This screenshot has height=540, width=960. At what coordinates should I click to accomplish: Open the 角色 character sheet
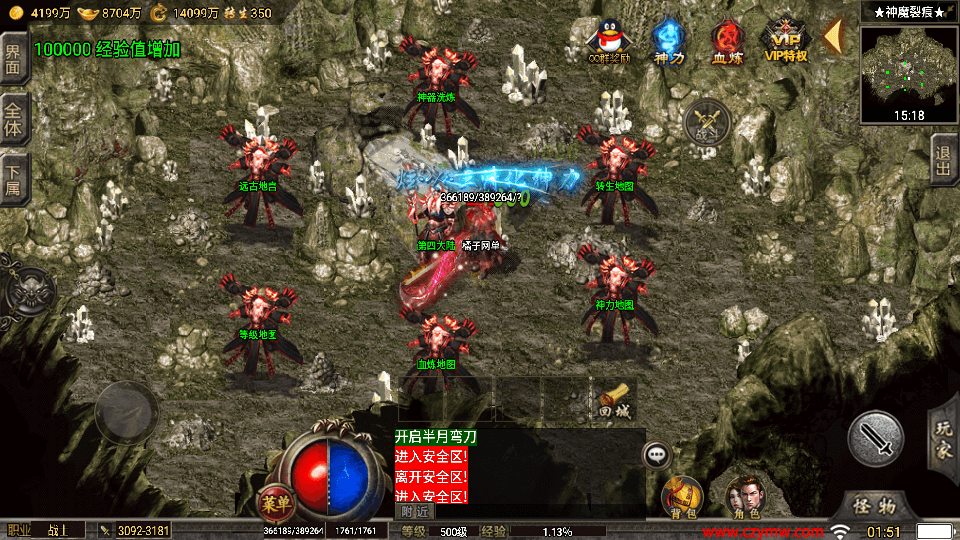coord(743,495)
